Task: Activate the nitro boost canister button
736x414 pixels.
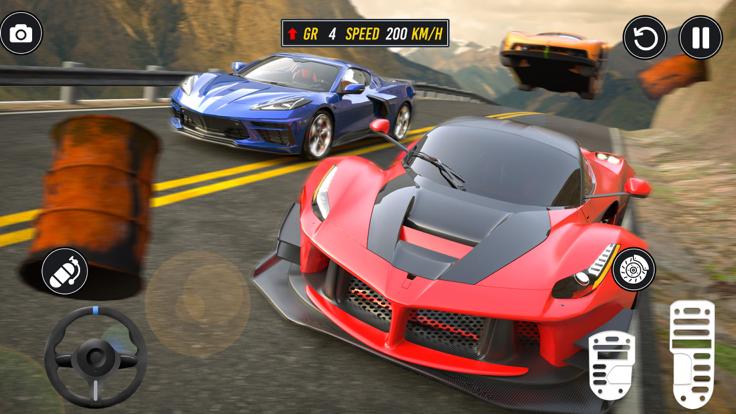Action: 64,271
